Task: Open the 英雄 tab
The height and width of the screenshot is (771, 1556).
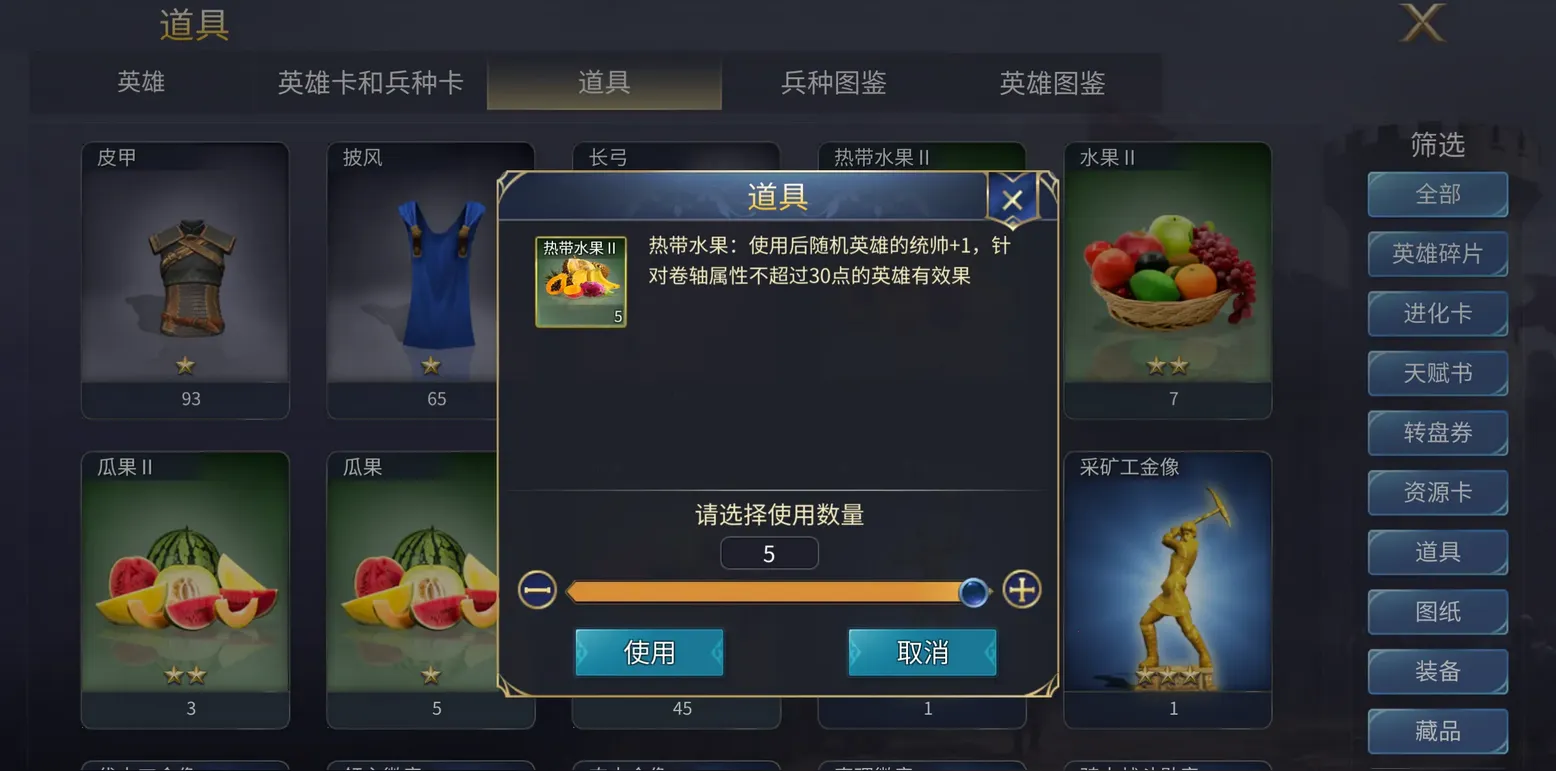Action: [x=140, y=84]
